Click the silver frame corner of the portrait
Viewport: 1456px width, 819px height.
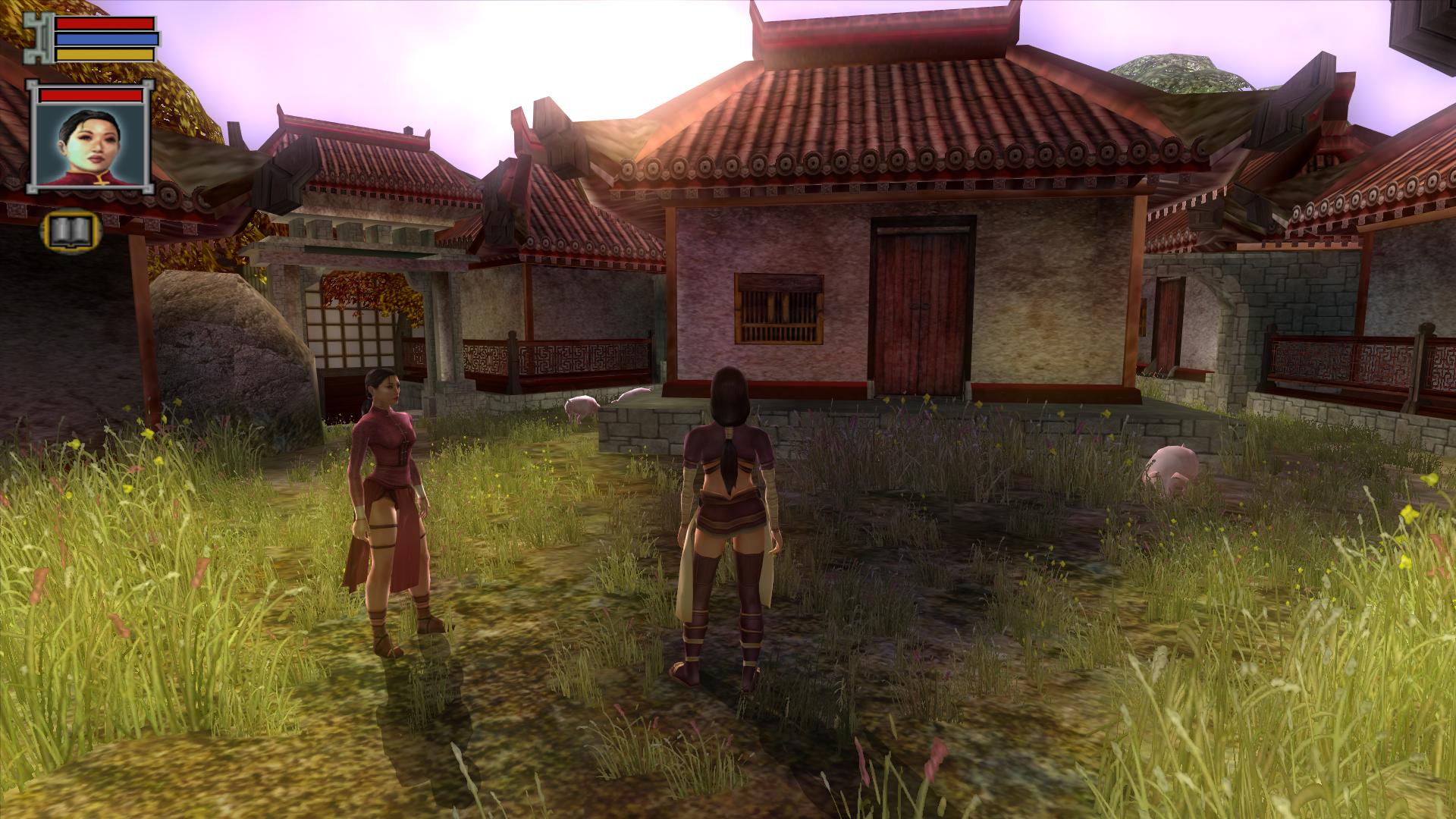click(x=33, y=85)
